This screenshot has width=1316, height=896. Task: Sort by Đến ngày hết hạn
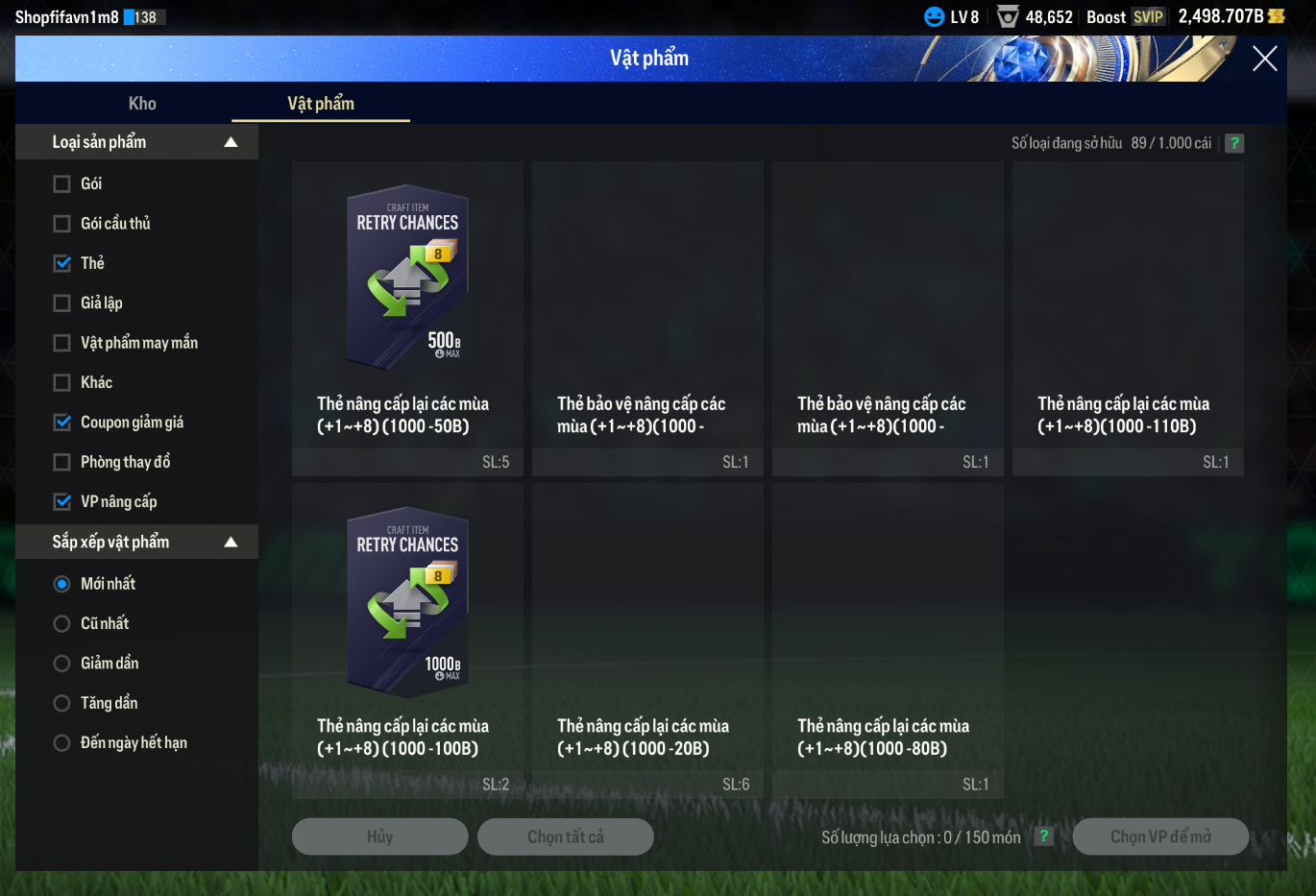[x=62, y=743]
